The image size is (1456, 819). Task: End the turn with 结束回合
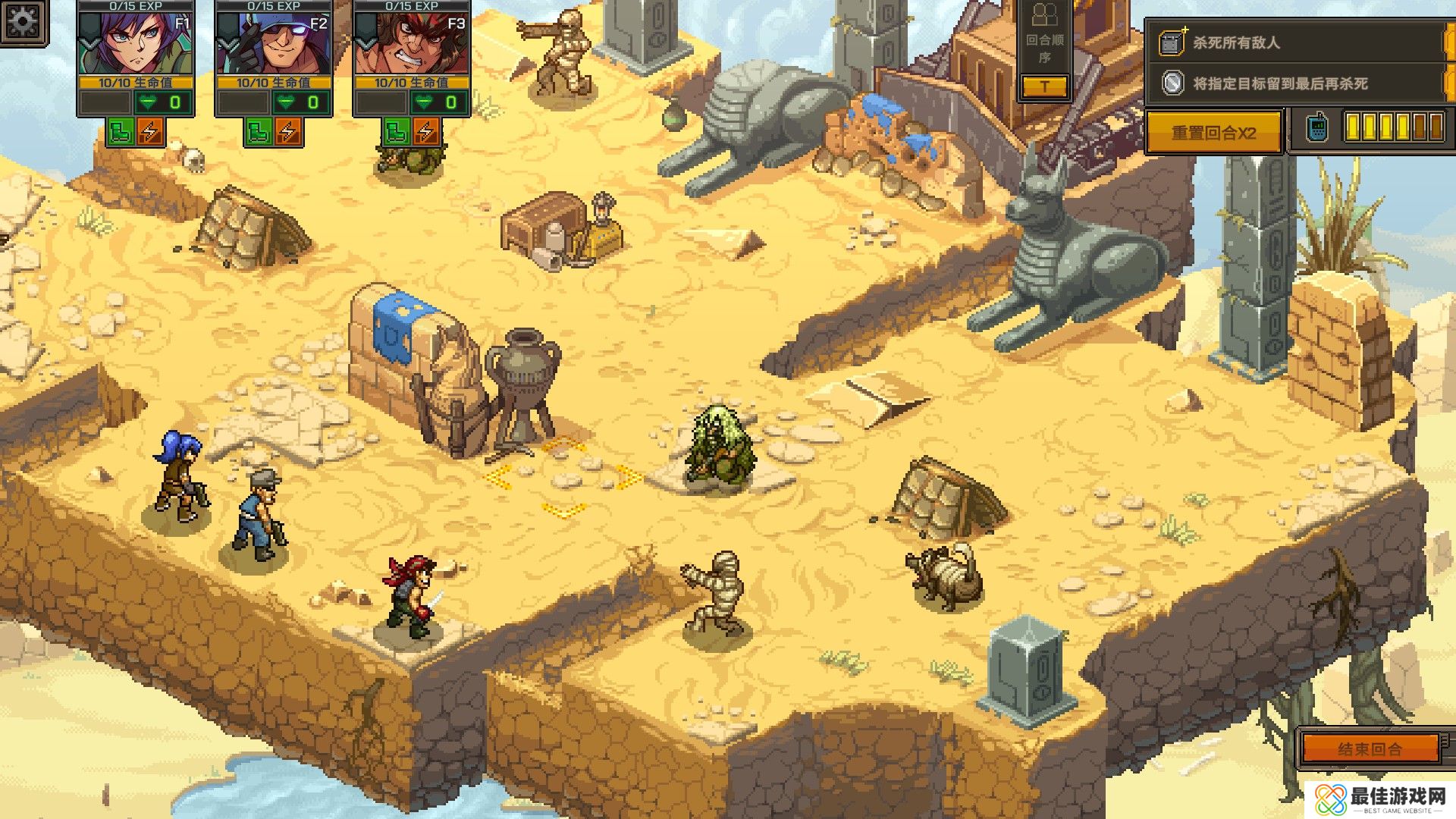(x=1370, y=749)
